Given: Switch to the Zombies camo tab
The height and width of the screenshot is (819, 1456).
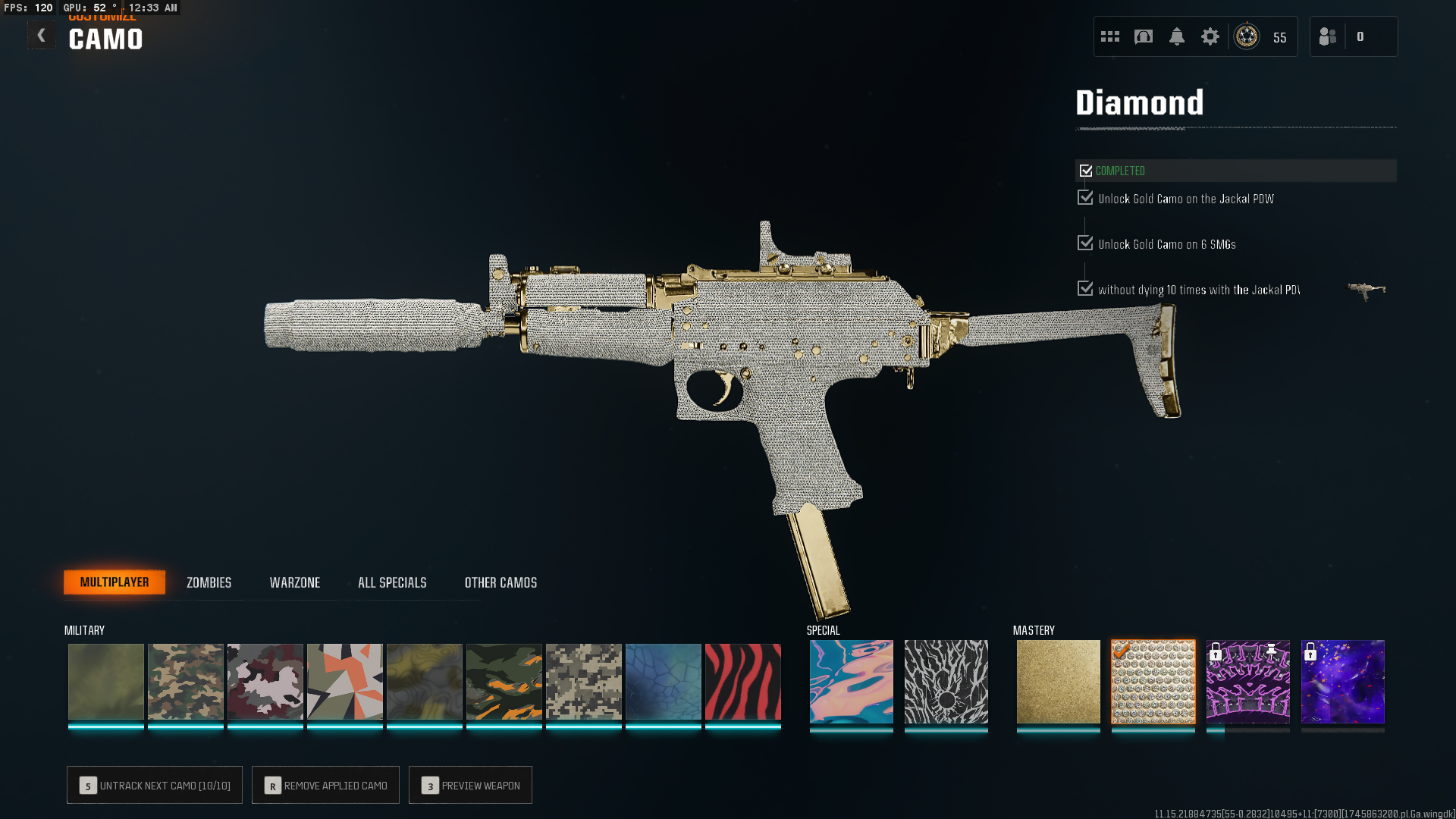Looking at the screenshot, I should (x=209, y=582).
